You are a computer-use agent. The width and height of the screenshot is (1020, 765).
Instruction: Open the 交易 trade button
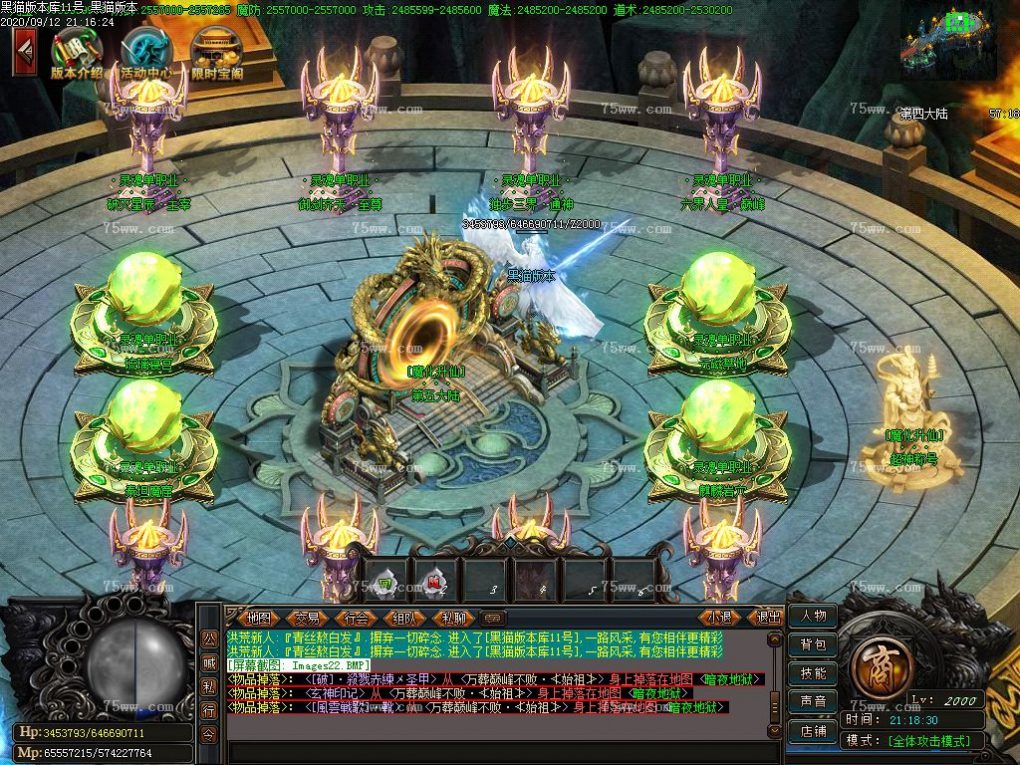(307, 618)
